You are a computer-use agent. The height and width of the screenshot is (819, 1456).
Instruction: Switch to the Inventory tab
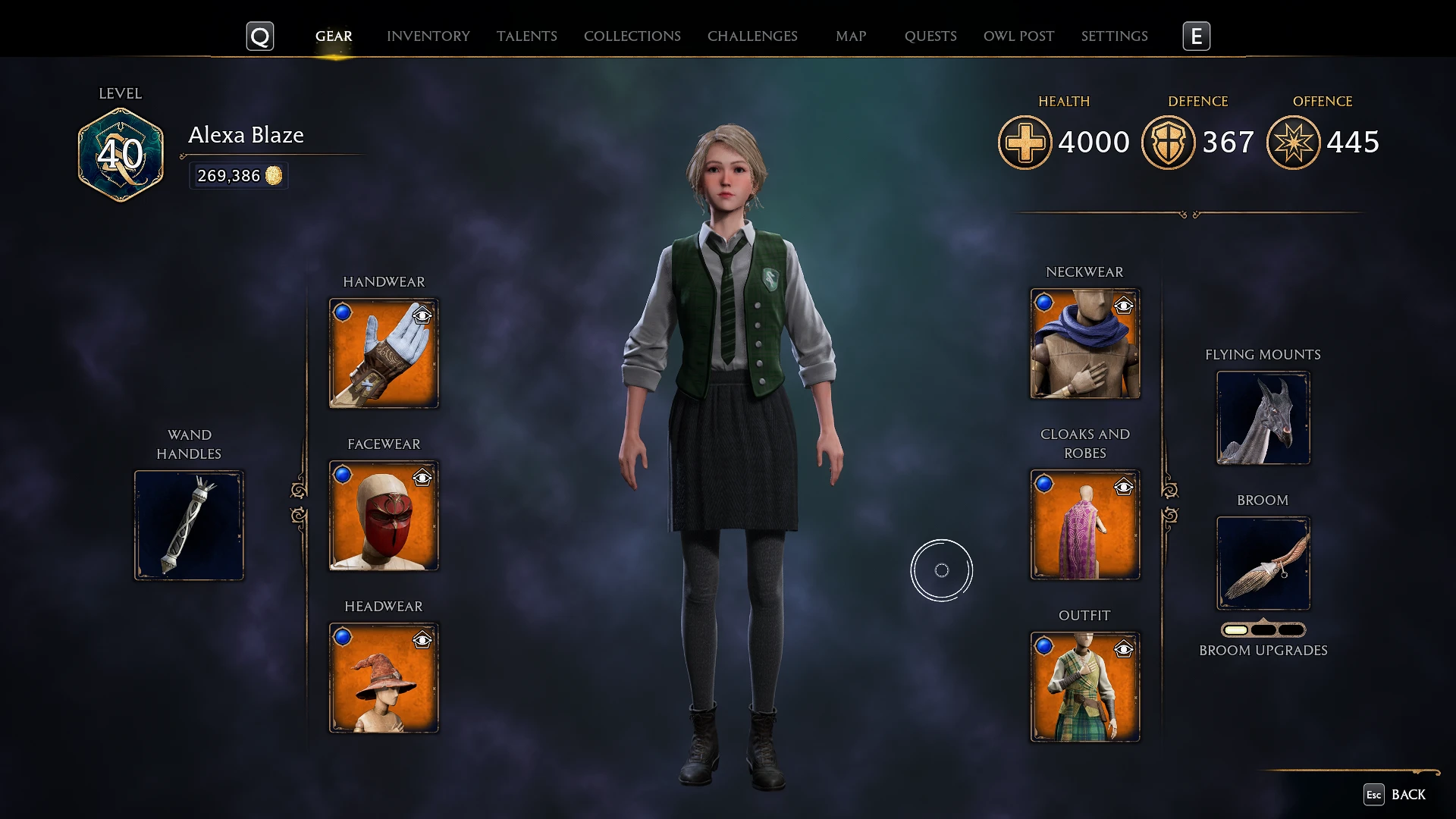coord(428,36)
